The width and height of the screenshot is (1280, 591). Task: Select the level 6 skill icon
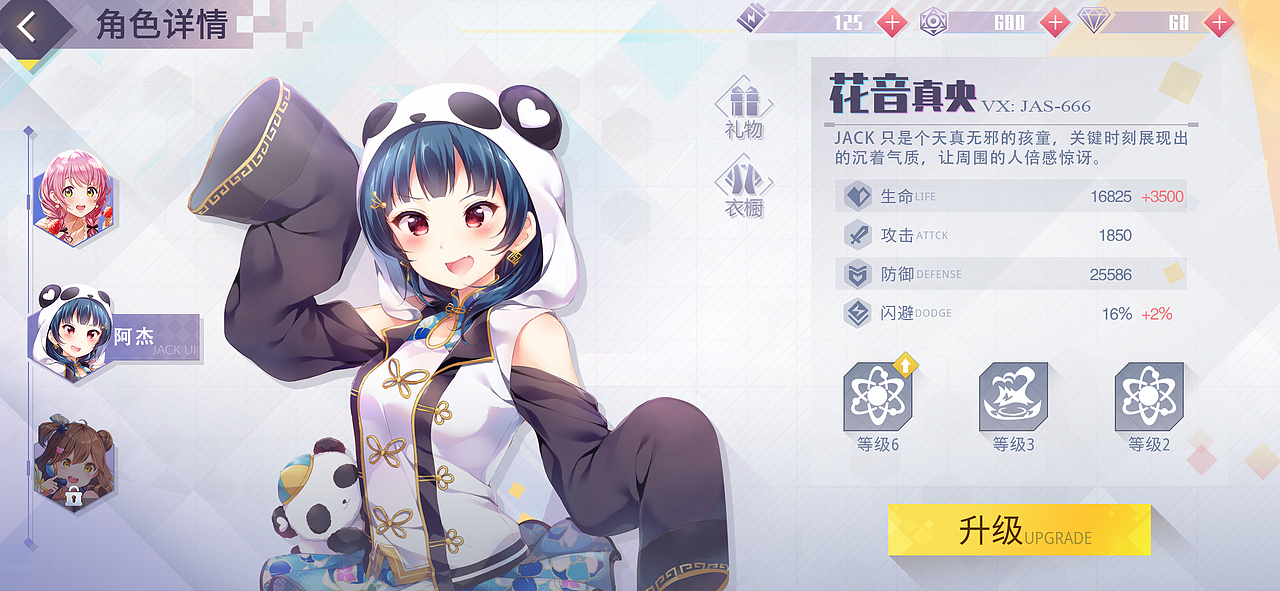(877, 397)
